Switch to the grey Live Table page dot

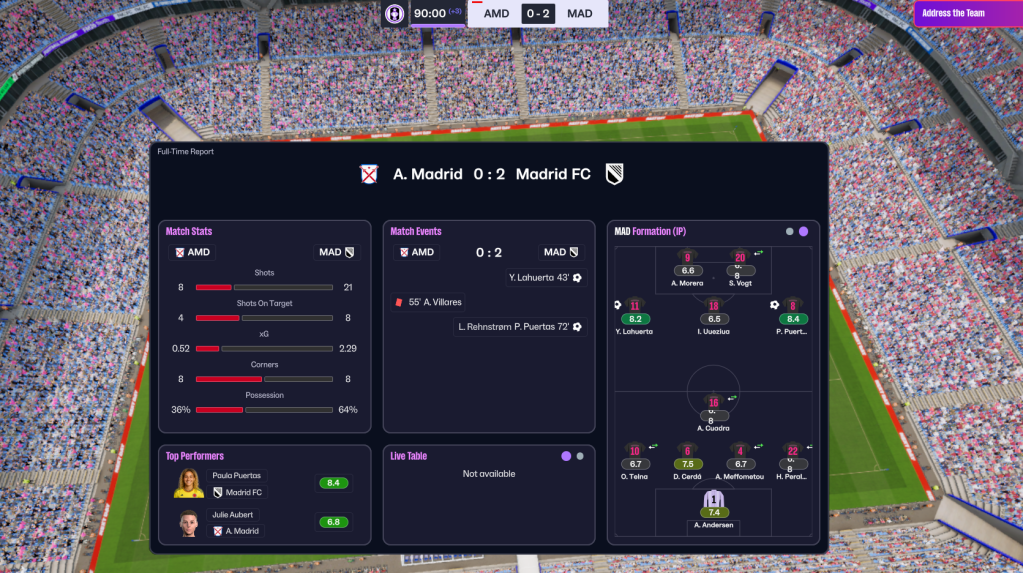pyautogui.click(x=580, y=456)
